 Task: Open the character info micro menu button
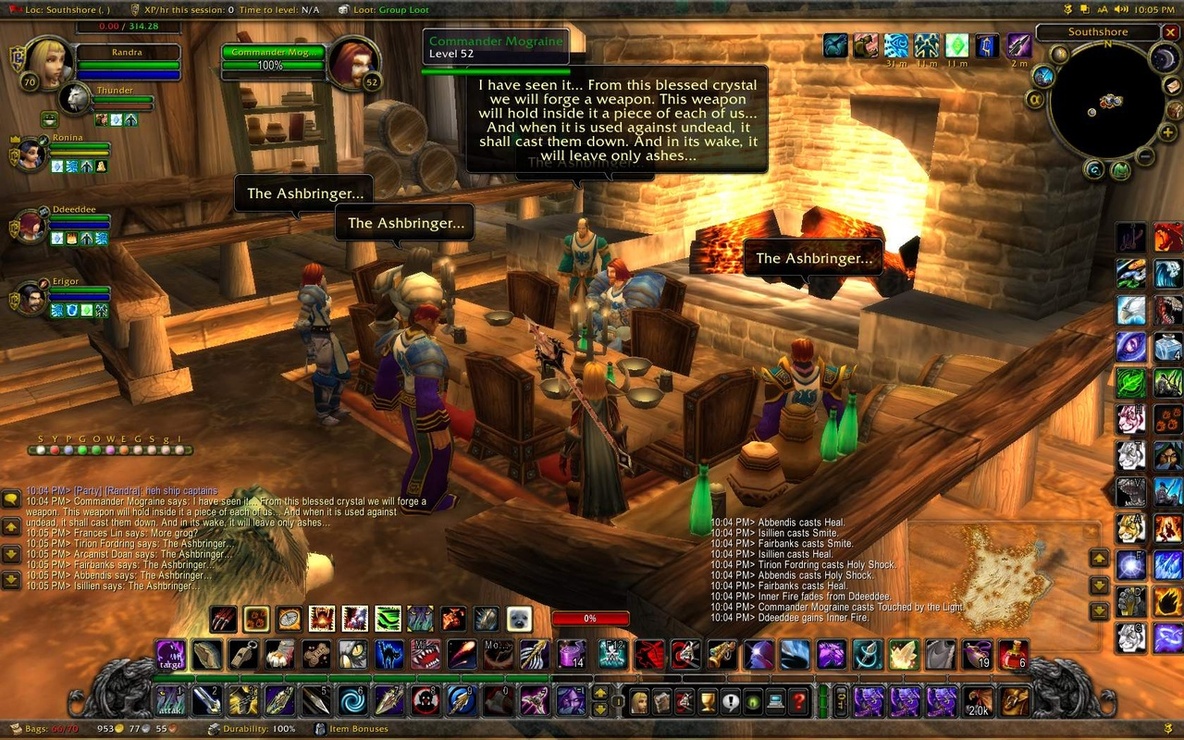tap(640, 701)
